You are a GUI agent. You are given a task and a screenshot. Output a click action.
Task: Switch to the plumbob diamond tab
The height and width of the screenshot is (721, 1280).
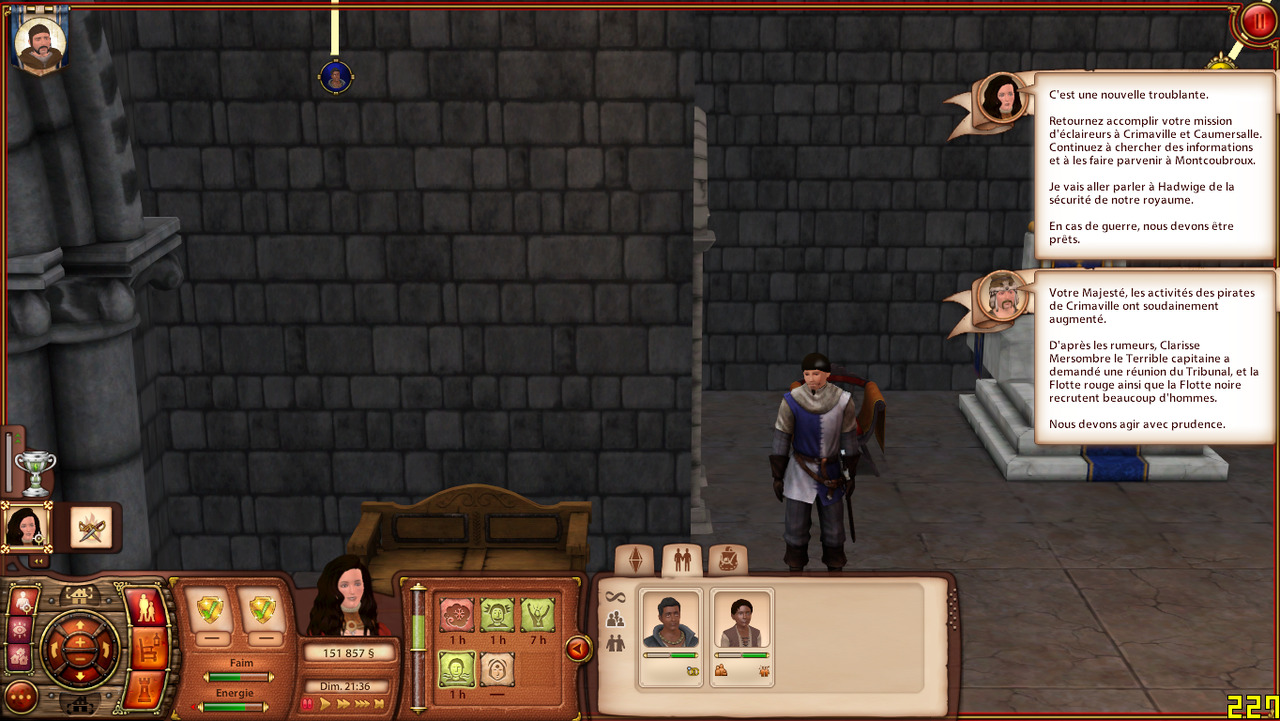click(x=634, y=560)
